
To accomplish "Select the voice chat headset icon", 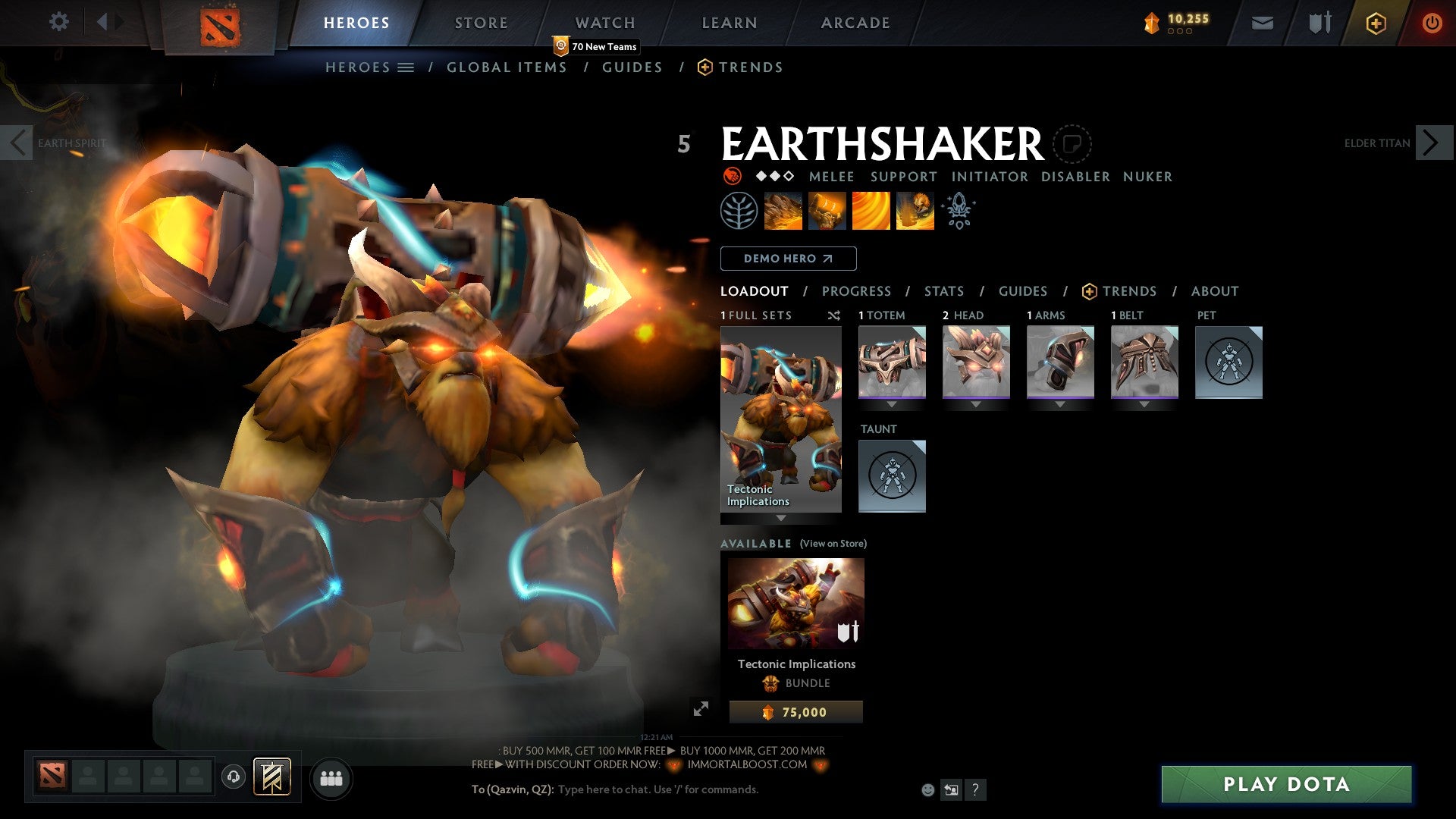I will click(x=234, y=778).
